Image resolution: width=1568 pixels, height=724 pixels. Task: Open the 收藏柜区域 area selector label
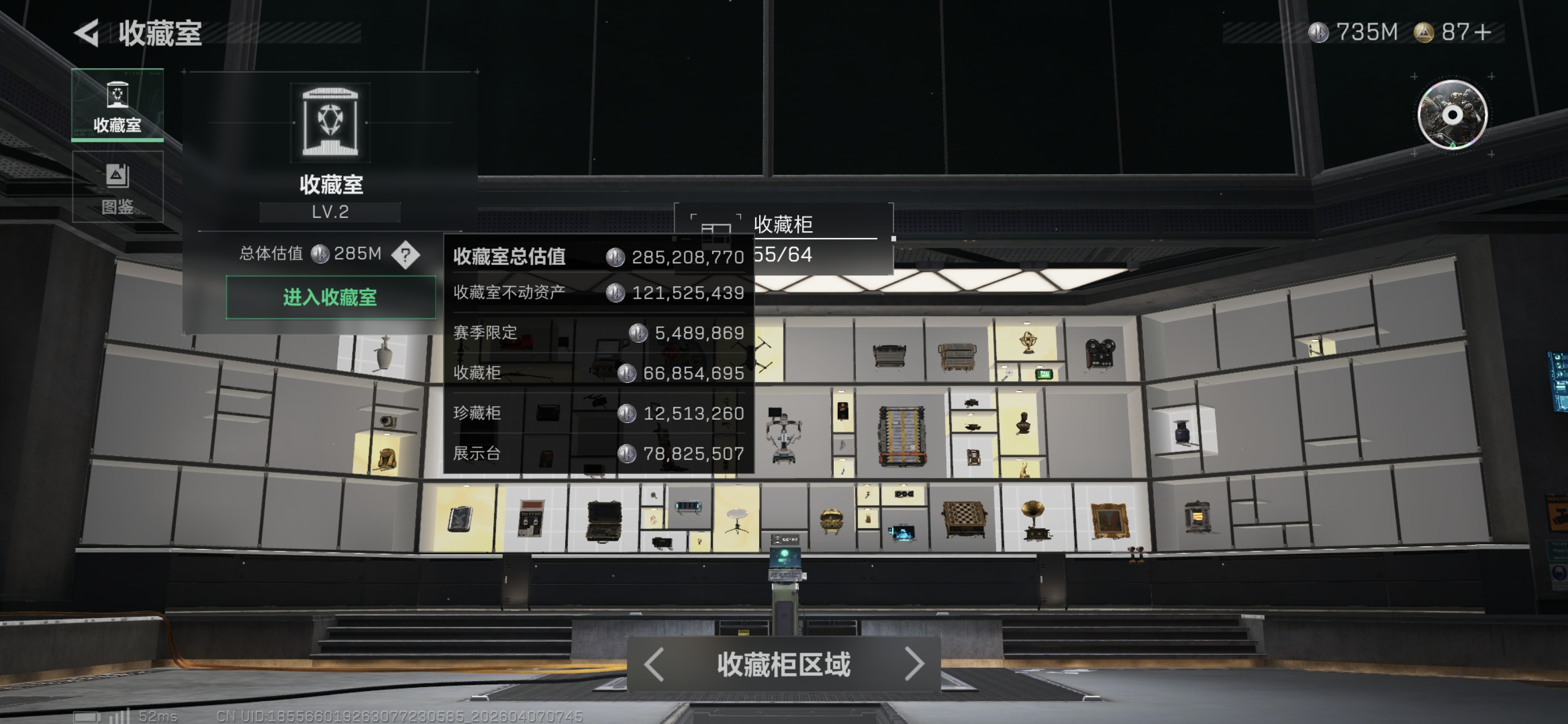pyautogui.click(x=783, y=665)
